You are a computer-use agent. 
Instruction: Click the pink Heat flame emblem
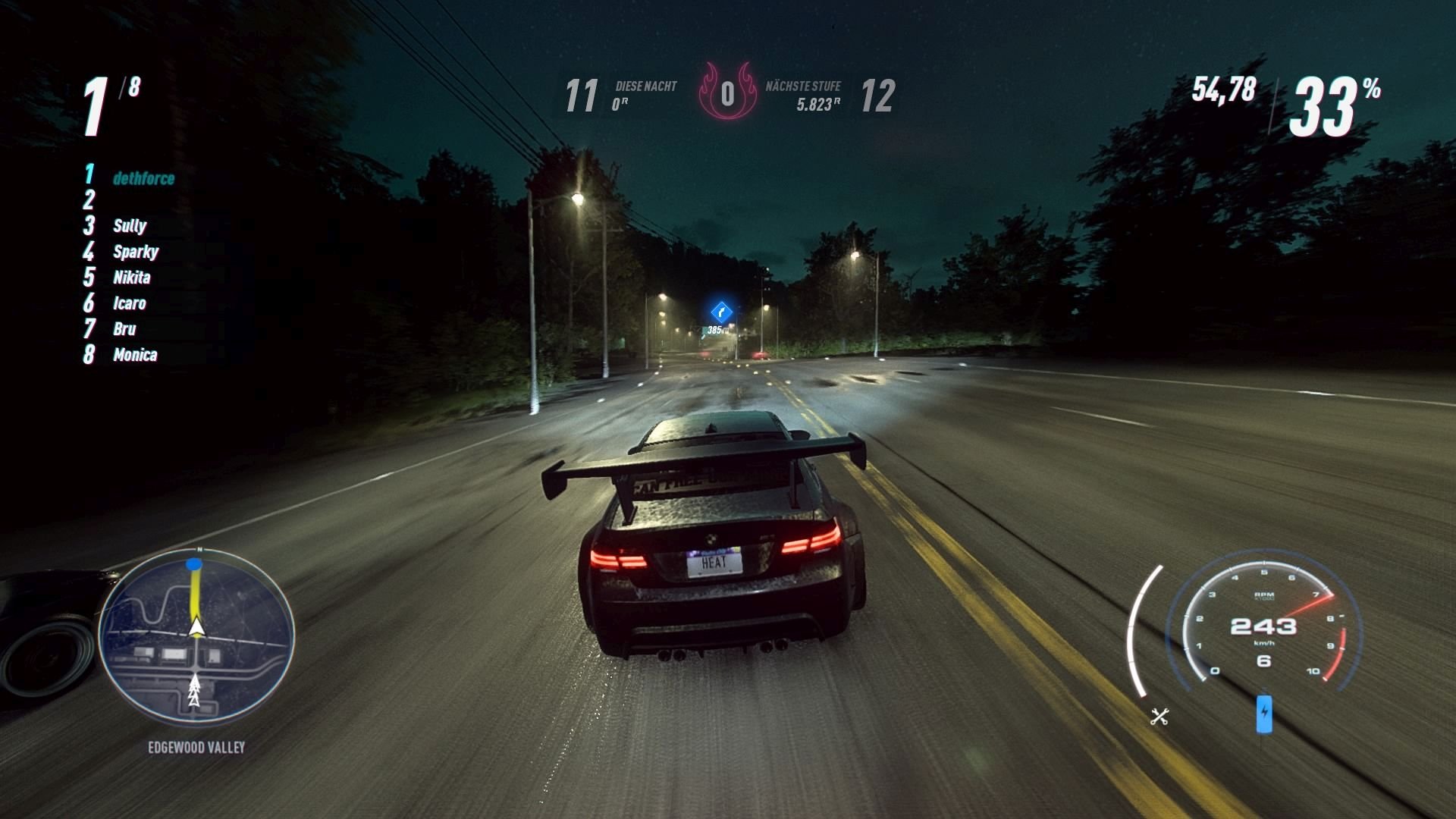[730, 91]
